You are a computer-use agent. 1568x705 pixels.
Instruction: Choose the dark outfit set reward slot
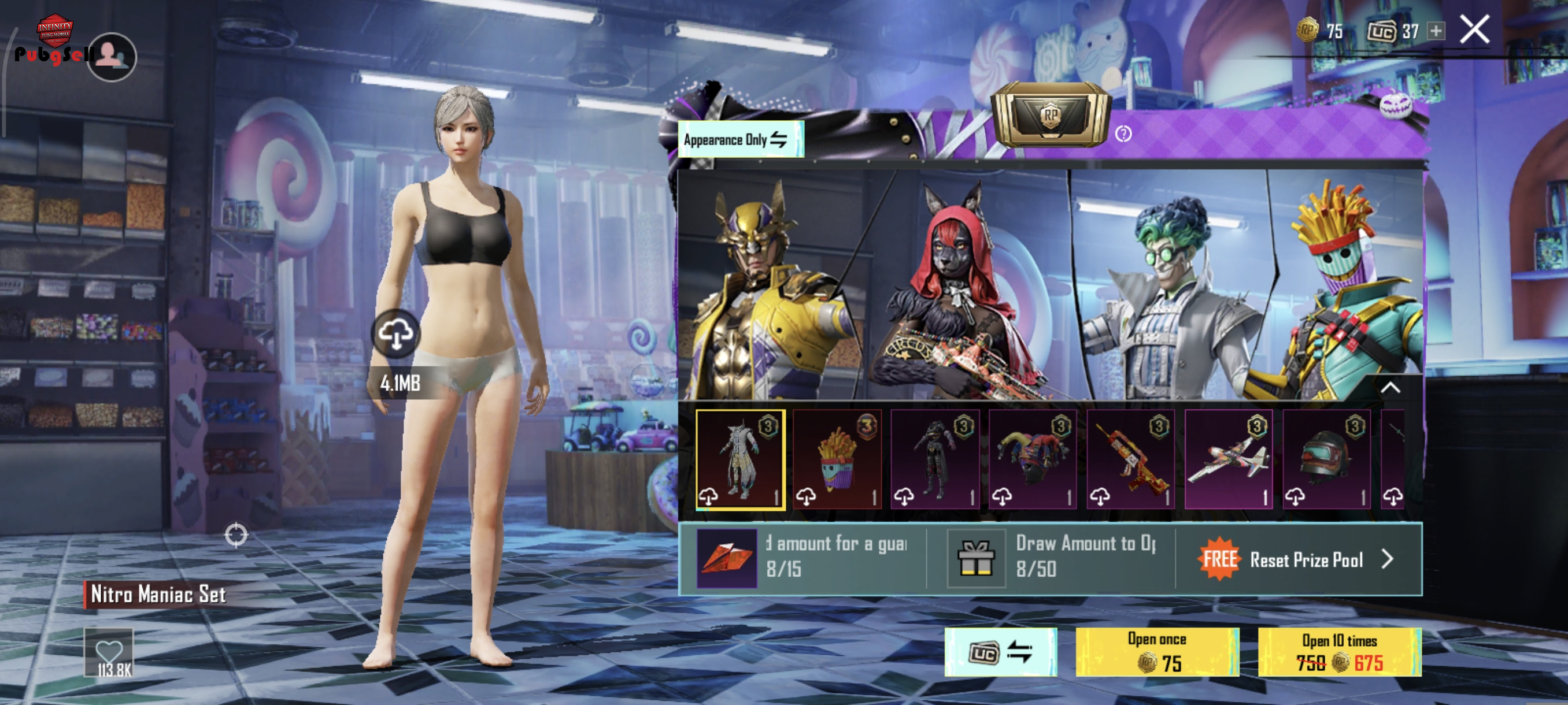[935, 459]
